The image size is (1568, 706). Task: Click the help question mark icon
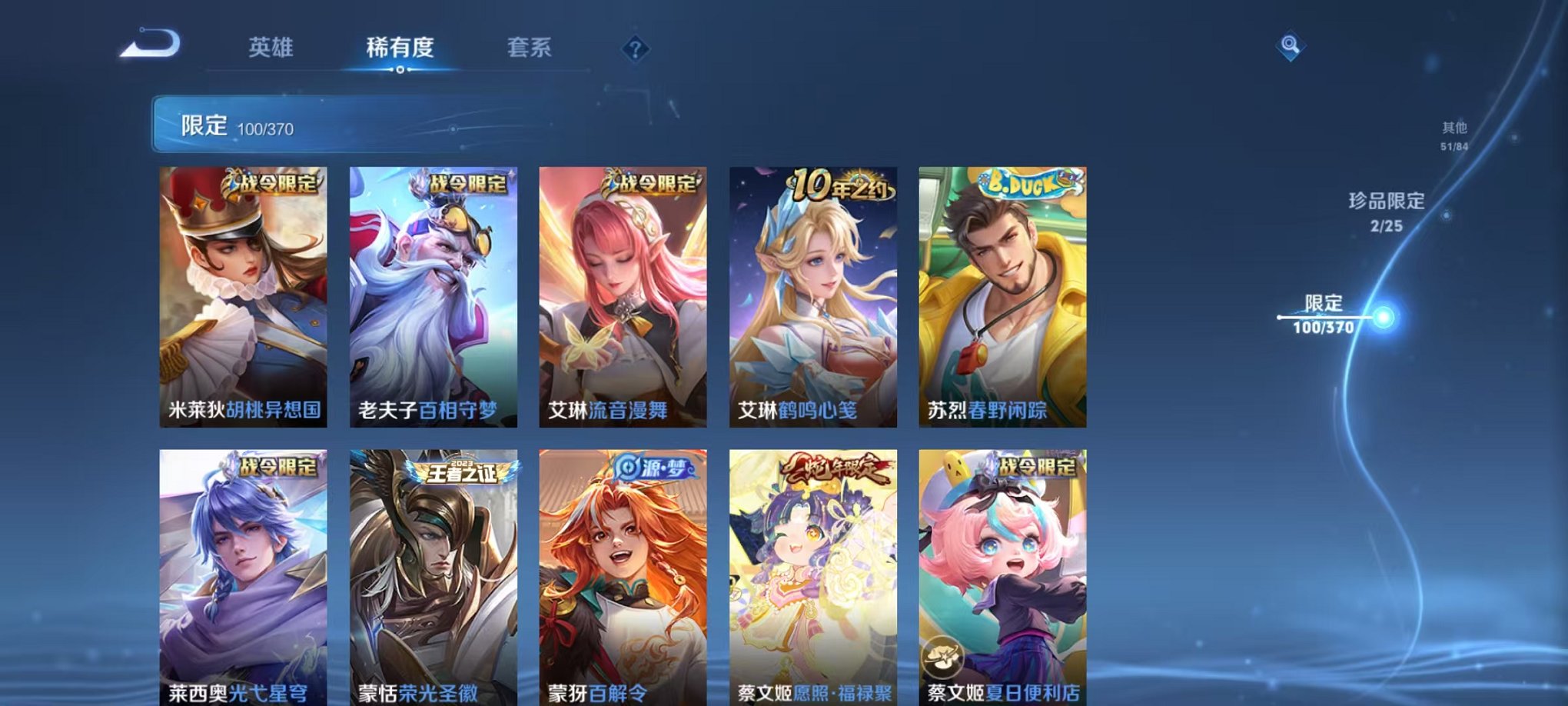[x=633, y=51]
